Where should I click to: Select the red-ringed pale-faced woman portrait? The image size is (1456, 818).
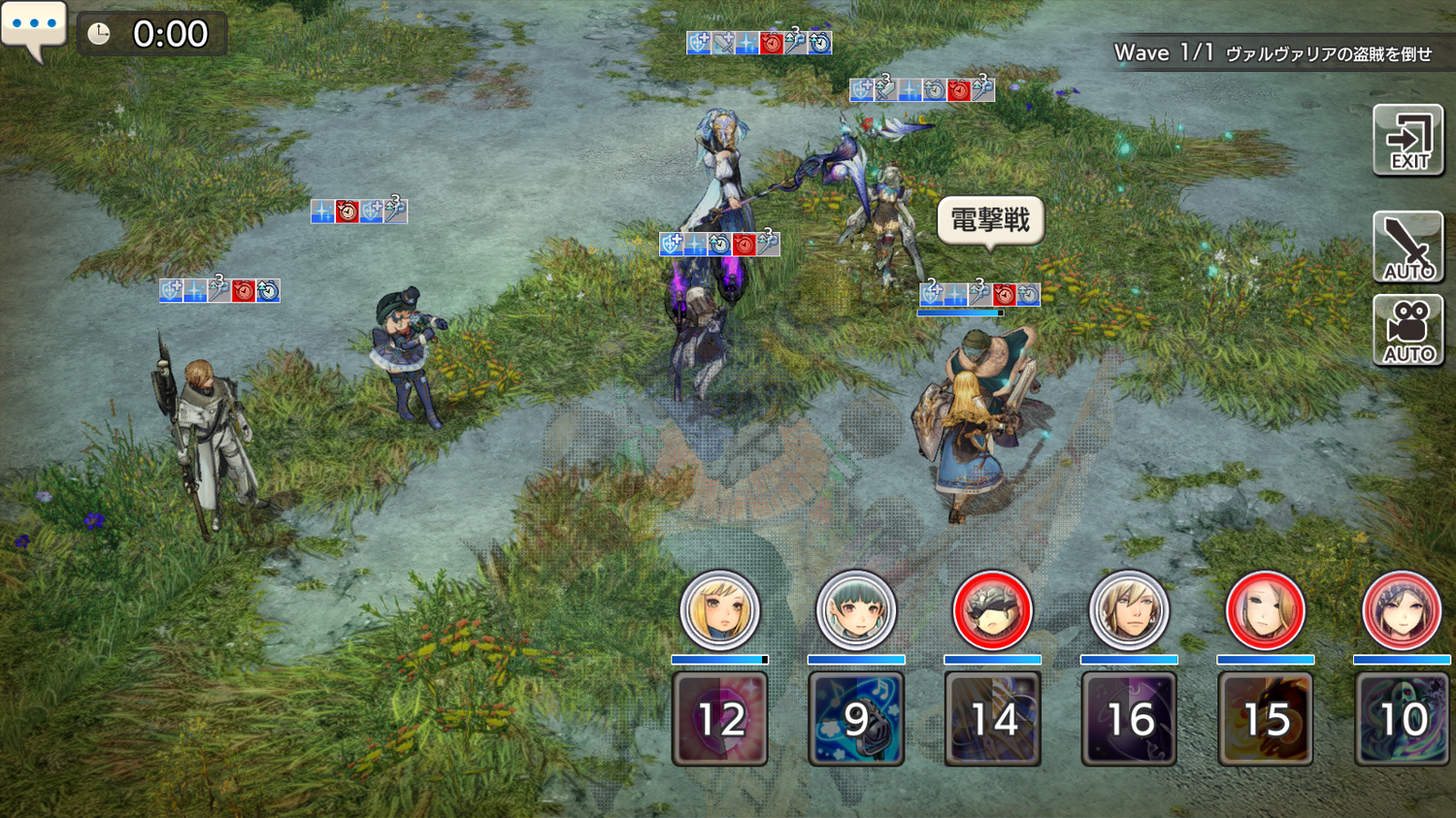(x=1265, y=611)
